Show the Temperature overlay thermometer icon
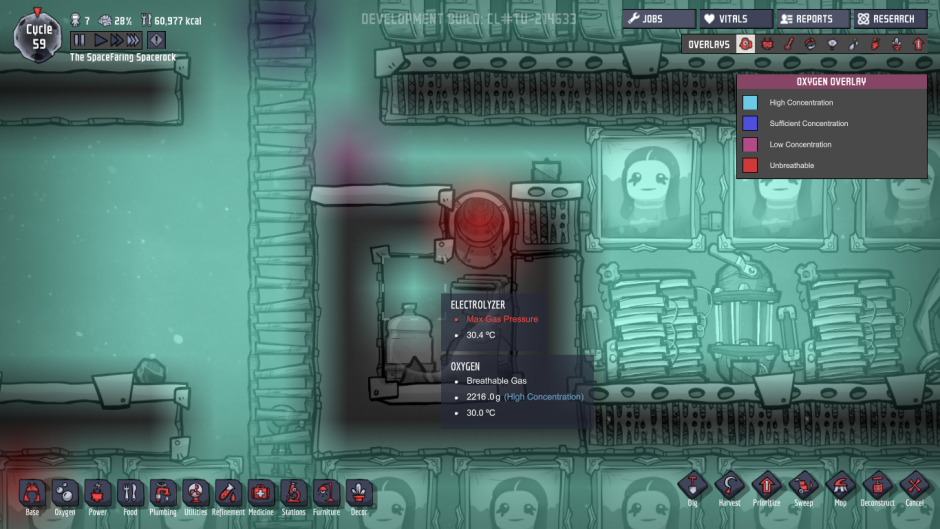The image size is (940, 529). 789,44
